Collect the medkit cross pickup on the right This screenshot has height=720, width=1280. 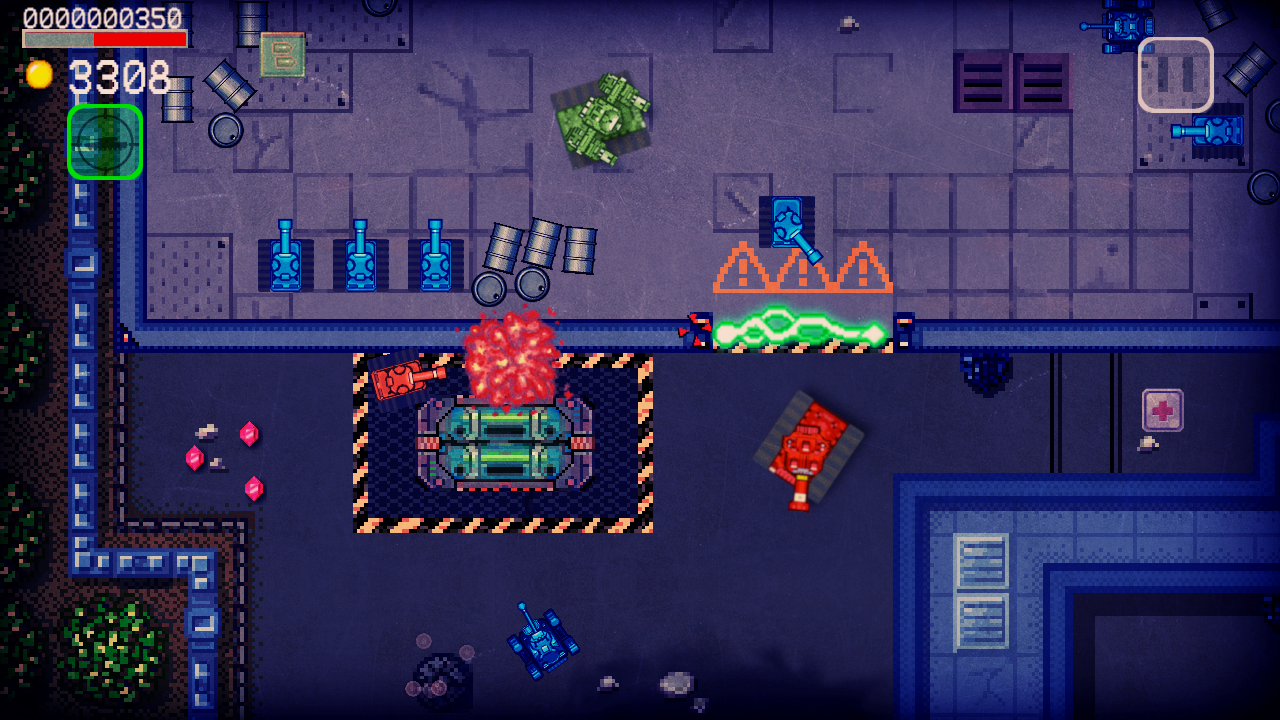(x=1165, y=410)
